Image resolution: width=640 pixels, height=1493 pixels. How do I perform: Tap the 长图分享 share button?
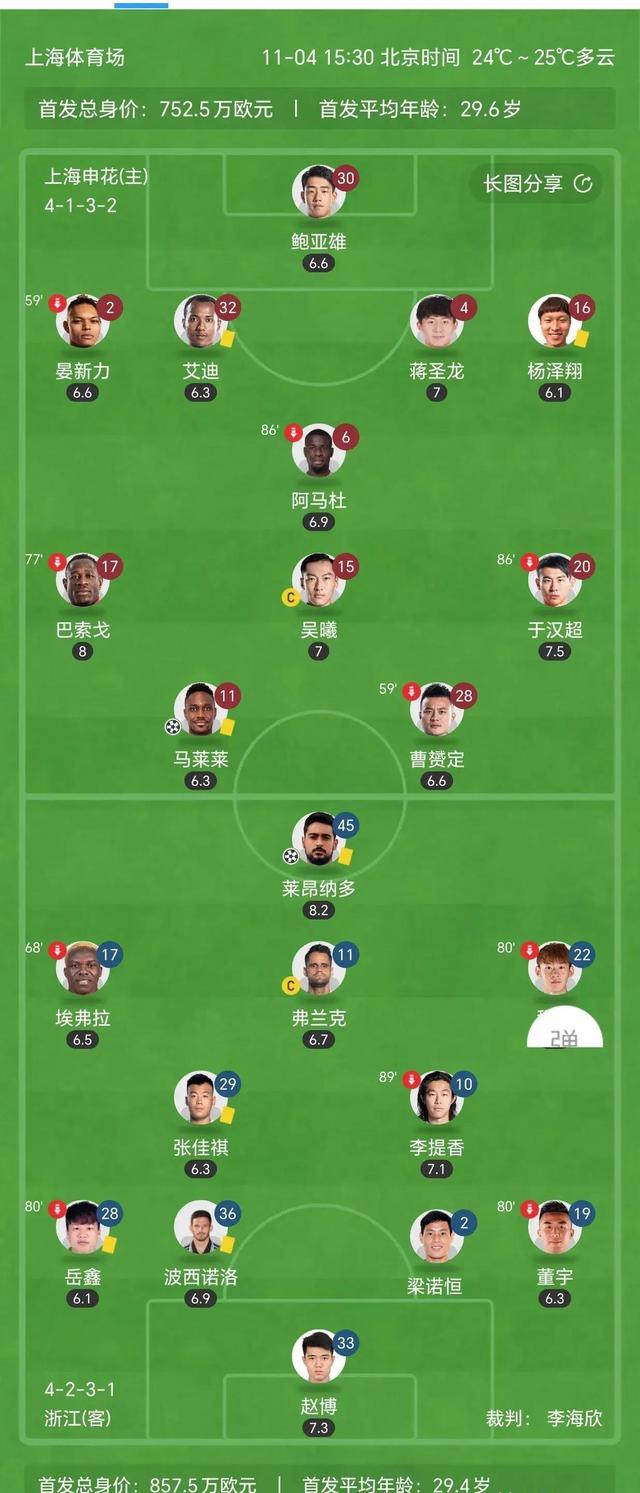click(x=538, y=184)
